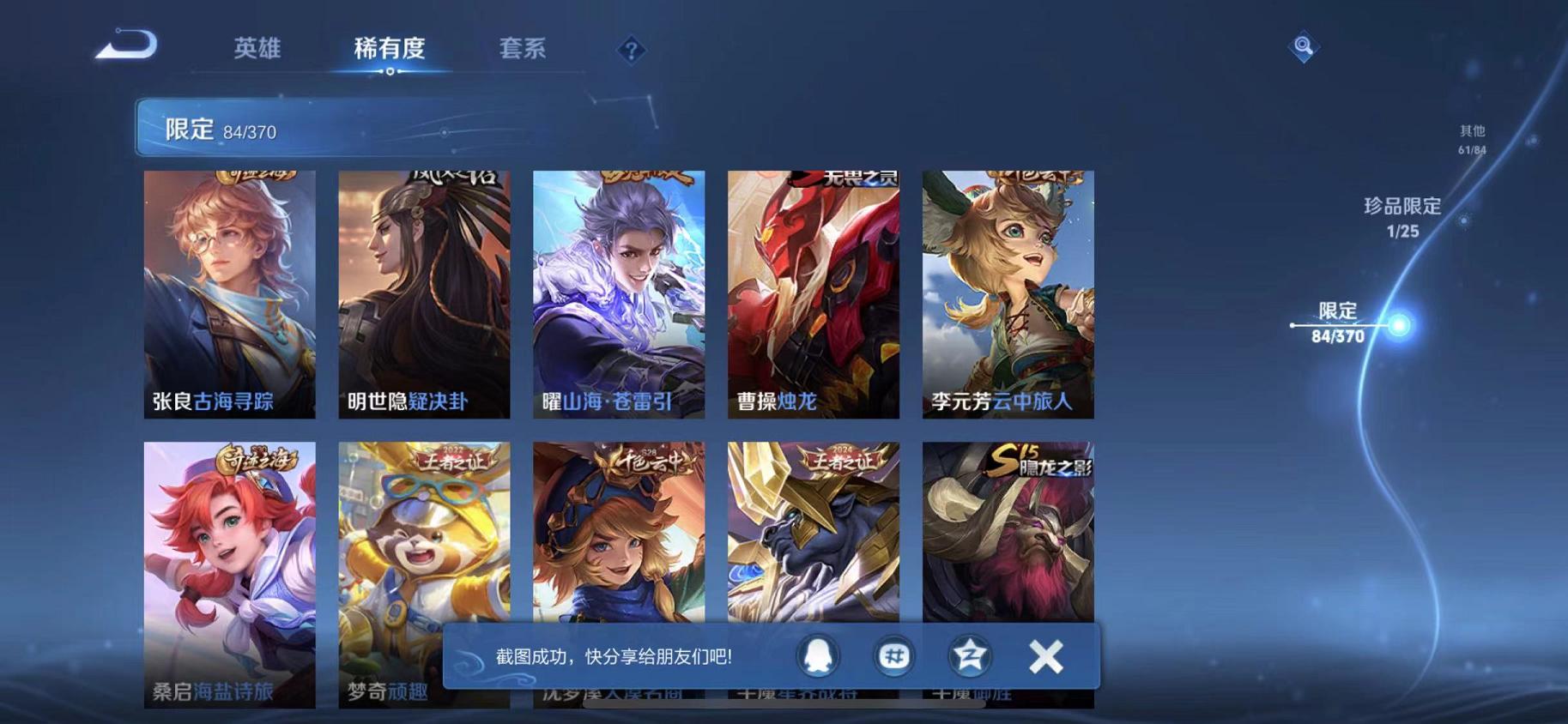Viewport: 1568px width, 724px height.
Task: Share via the Qzone star icon
Action: (968, 656)
